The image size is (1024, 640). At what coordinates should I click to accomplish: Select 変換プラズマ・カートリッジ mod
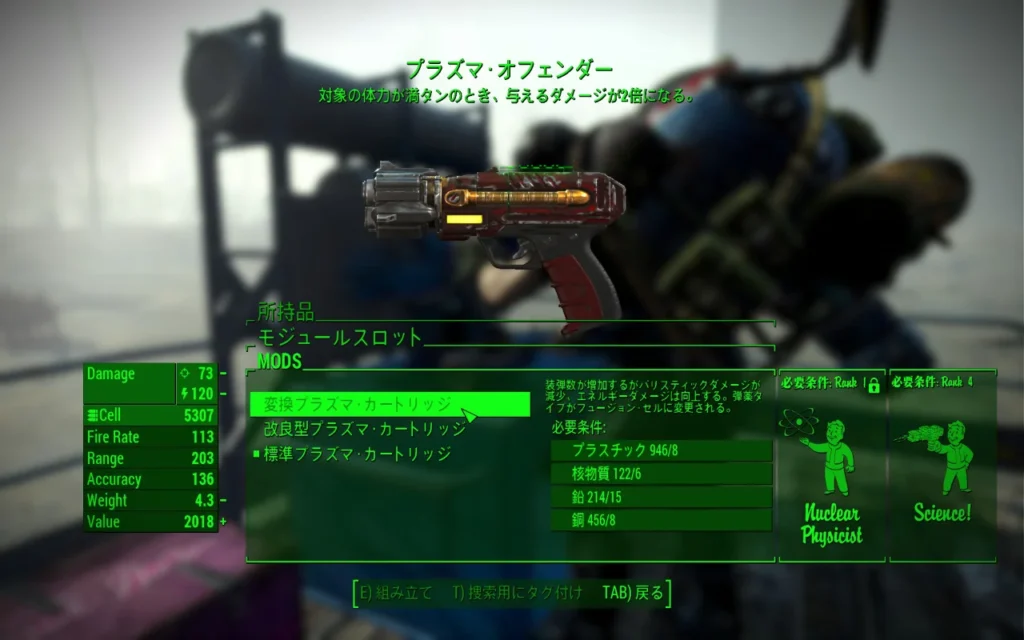click(388, 404)
